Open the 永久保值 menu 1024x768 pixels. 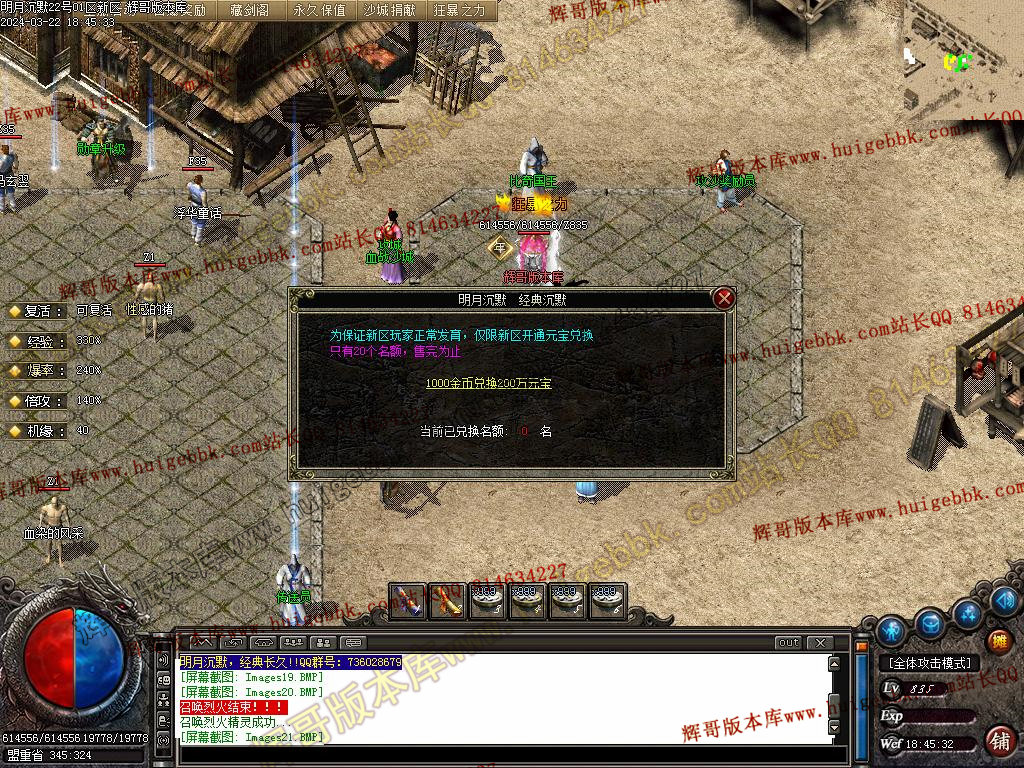tap(319, 10)
